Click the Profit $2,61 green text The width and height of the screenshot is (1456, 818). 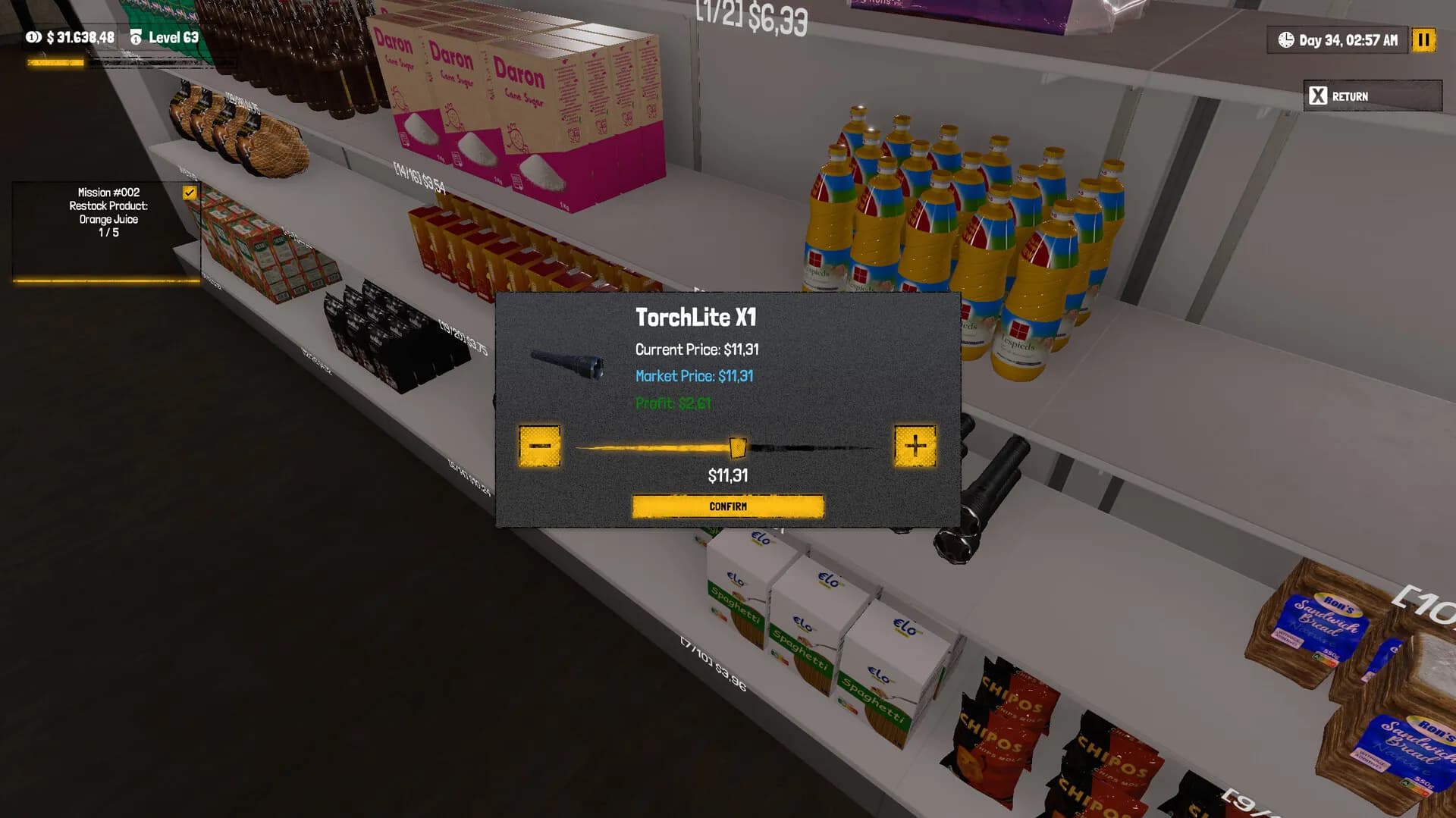pos(673,404)
